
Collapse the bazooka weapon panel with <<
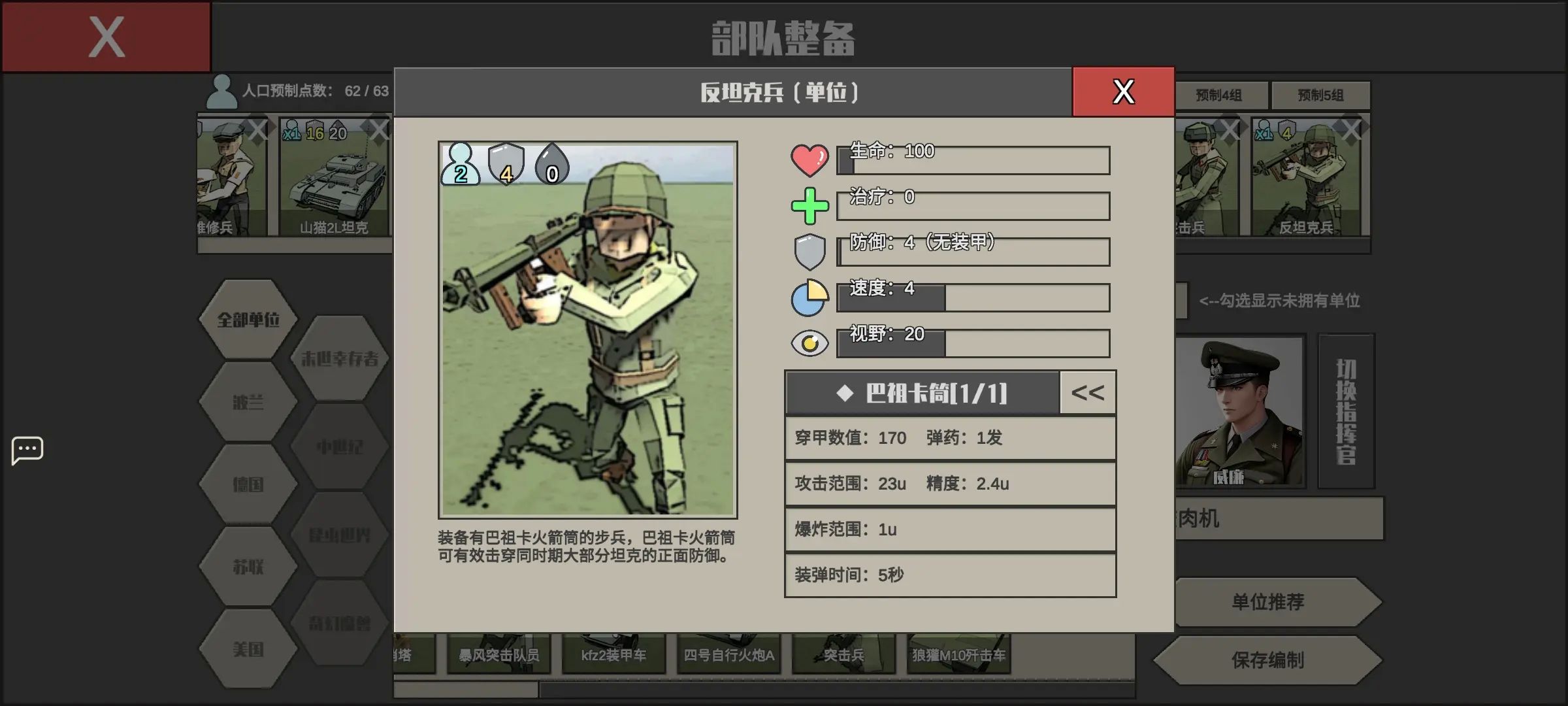click(1088, 392)
